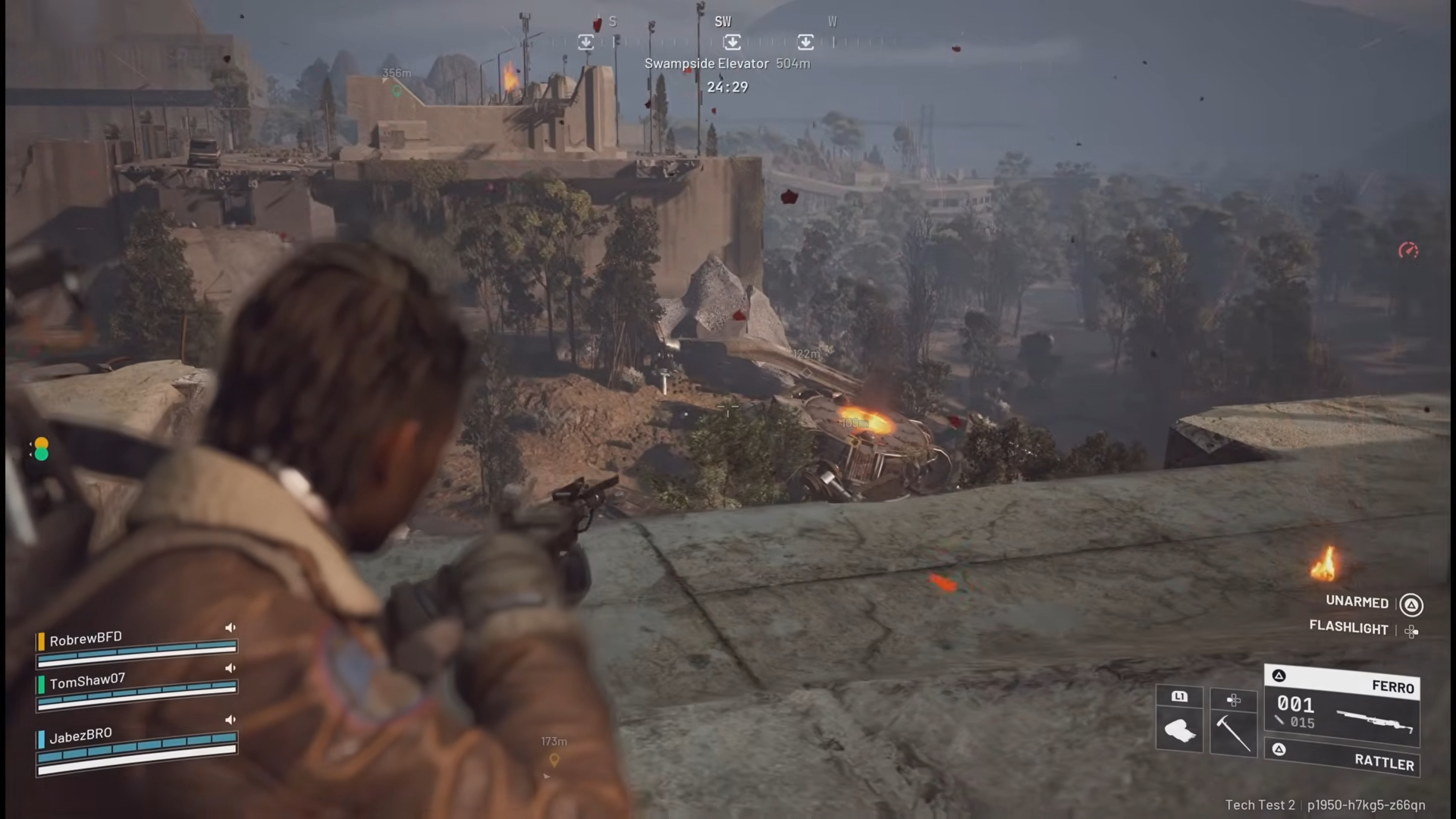This screenshot has width=1456, height=819.
Task: Click the extraction marker under SW on compass
Action: (732, 42)
